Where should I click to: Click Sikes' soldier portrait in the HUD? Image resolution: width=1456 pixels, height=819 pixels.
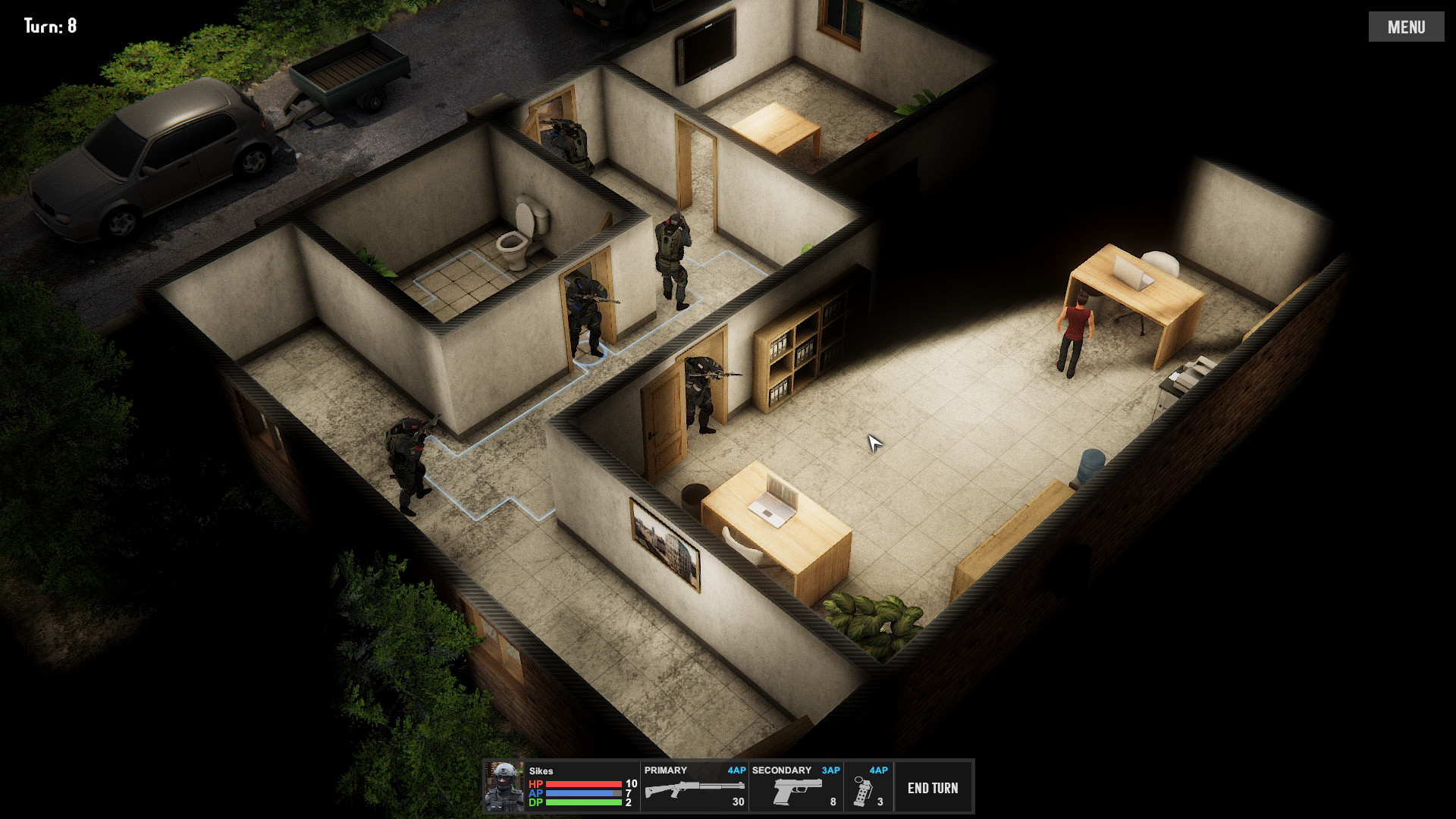(504, 786)
